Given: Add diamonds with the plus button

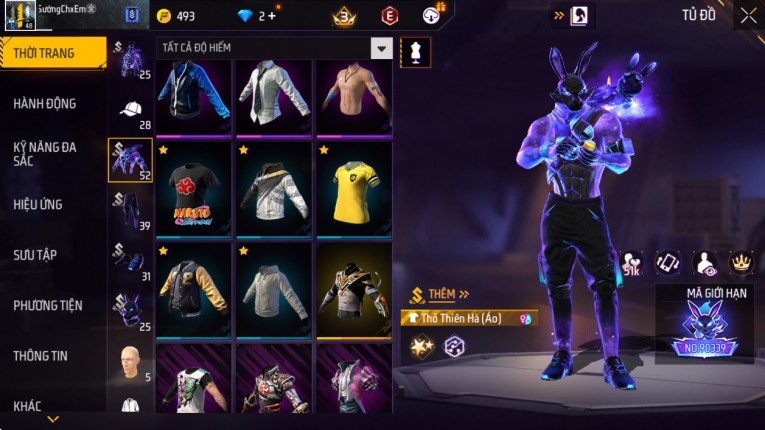Looking at the screenshot, I should click(271, 16).
